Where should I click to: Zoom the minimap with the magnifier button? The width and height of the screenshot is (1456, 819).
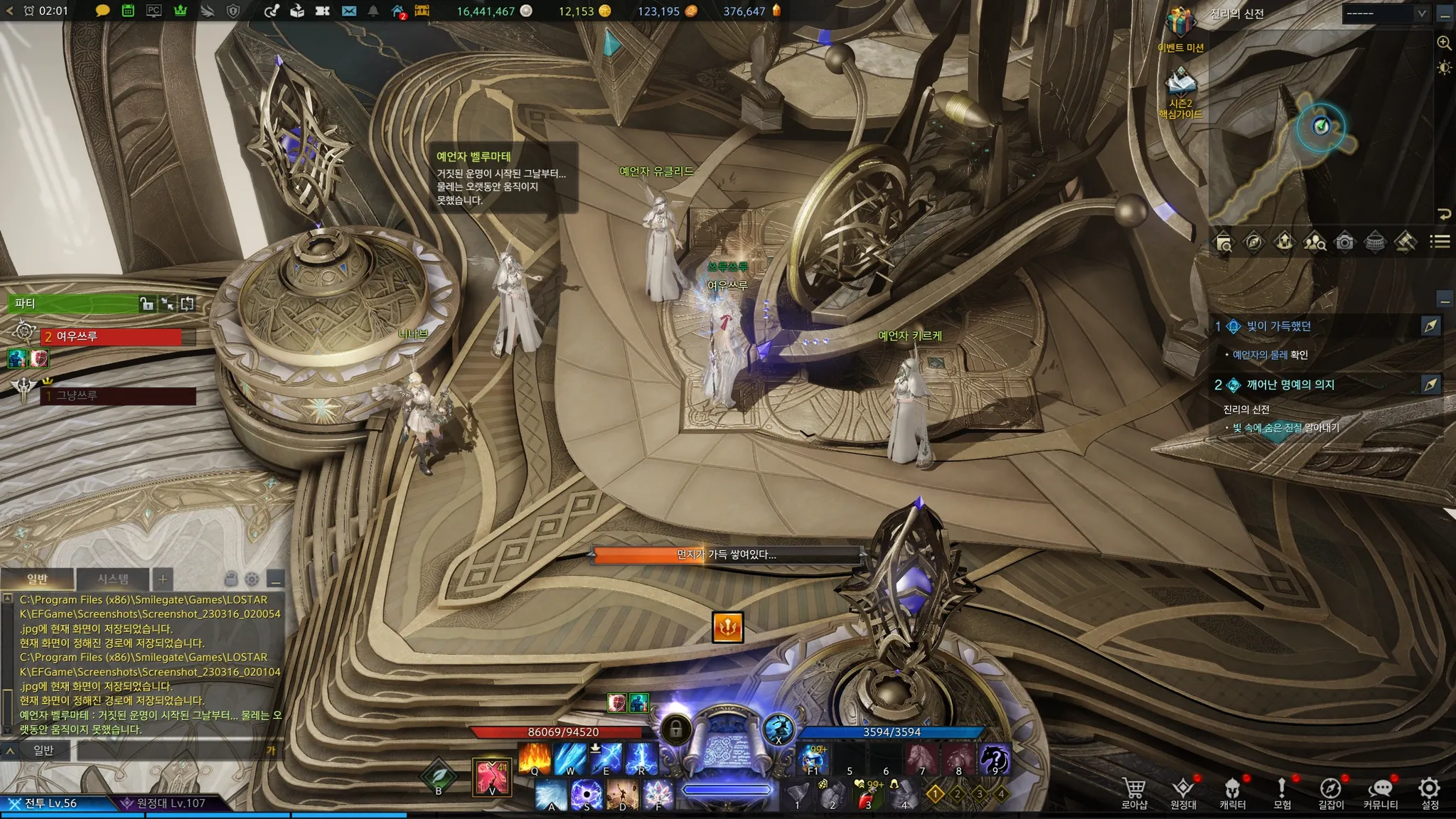[1444, 43]
